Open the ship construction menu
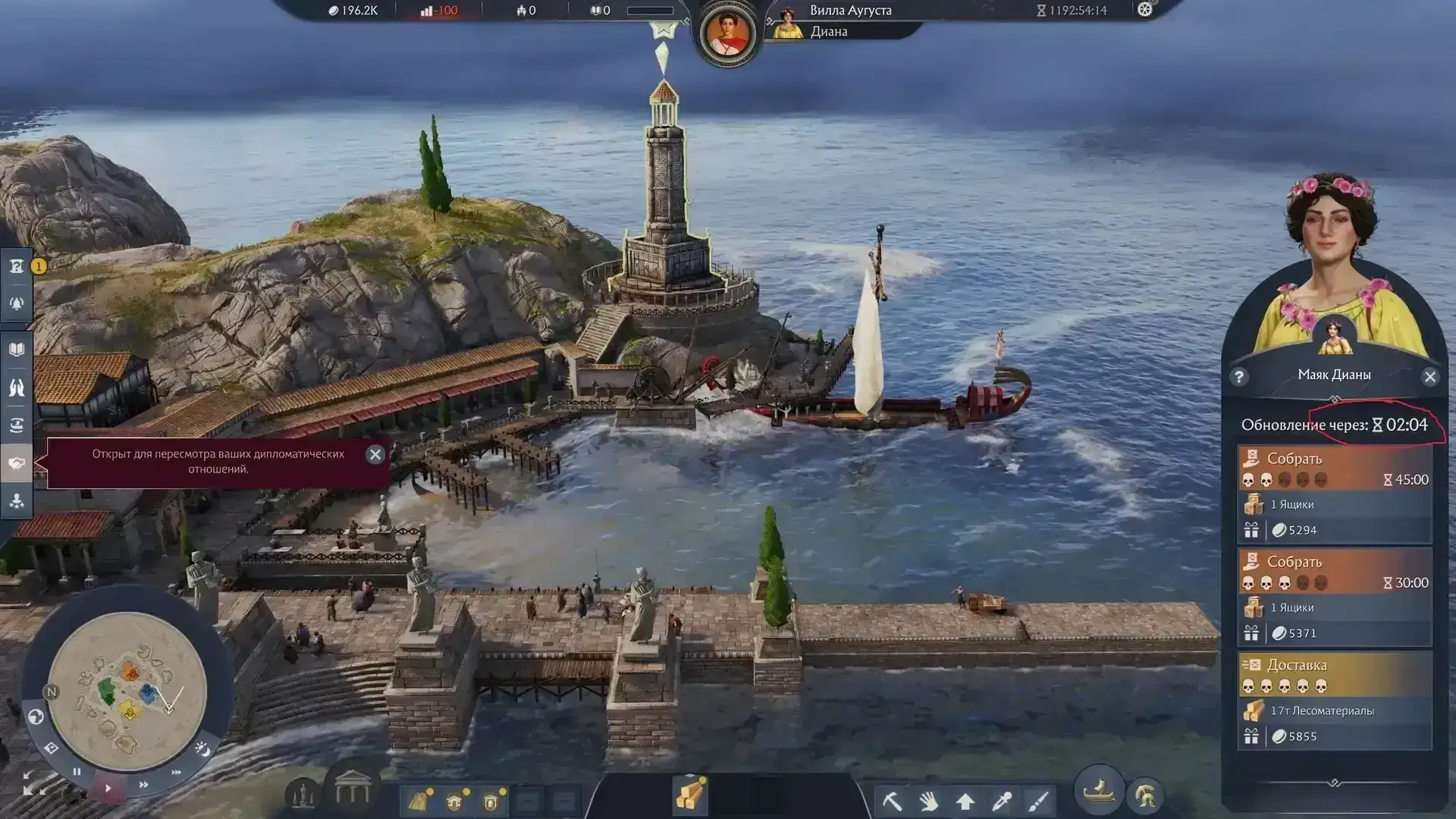This screenshot has width=1456, height=819. [x=1099, y=792]
